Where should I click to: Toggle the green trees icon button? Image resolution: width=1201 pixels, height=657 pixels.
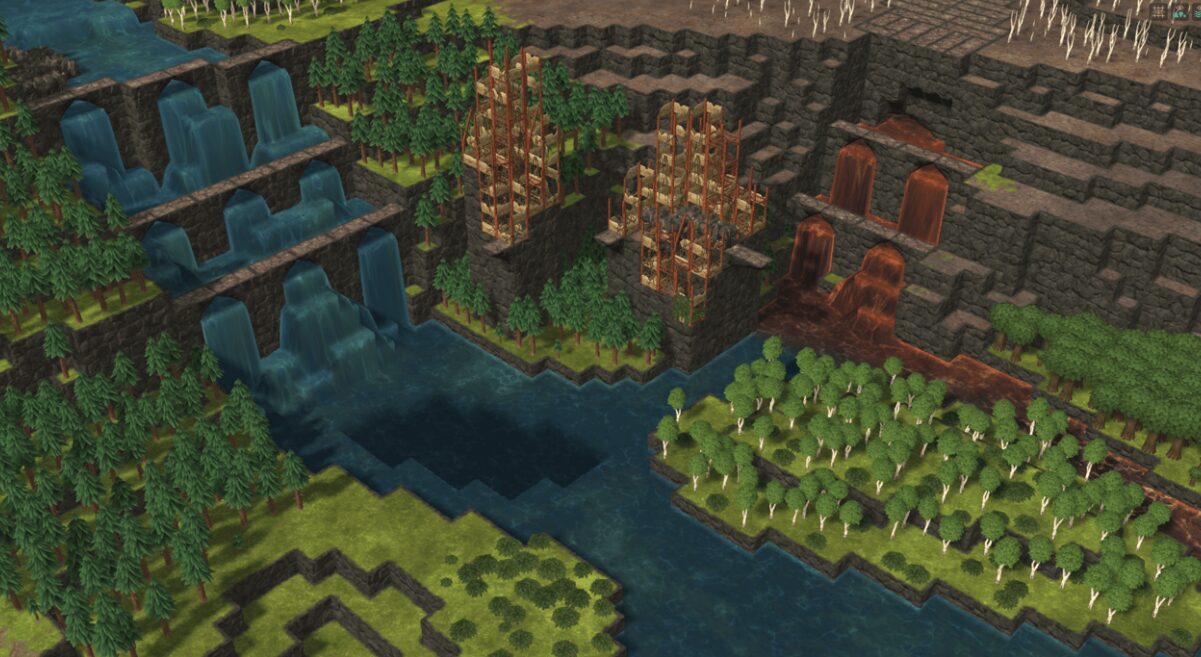[1180, 12]
